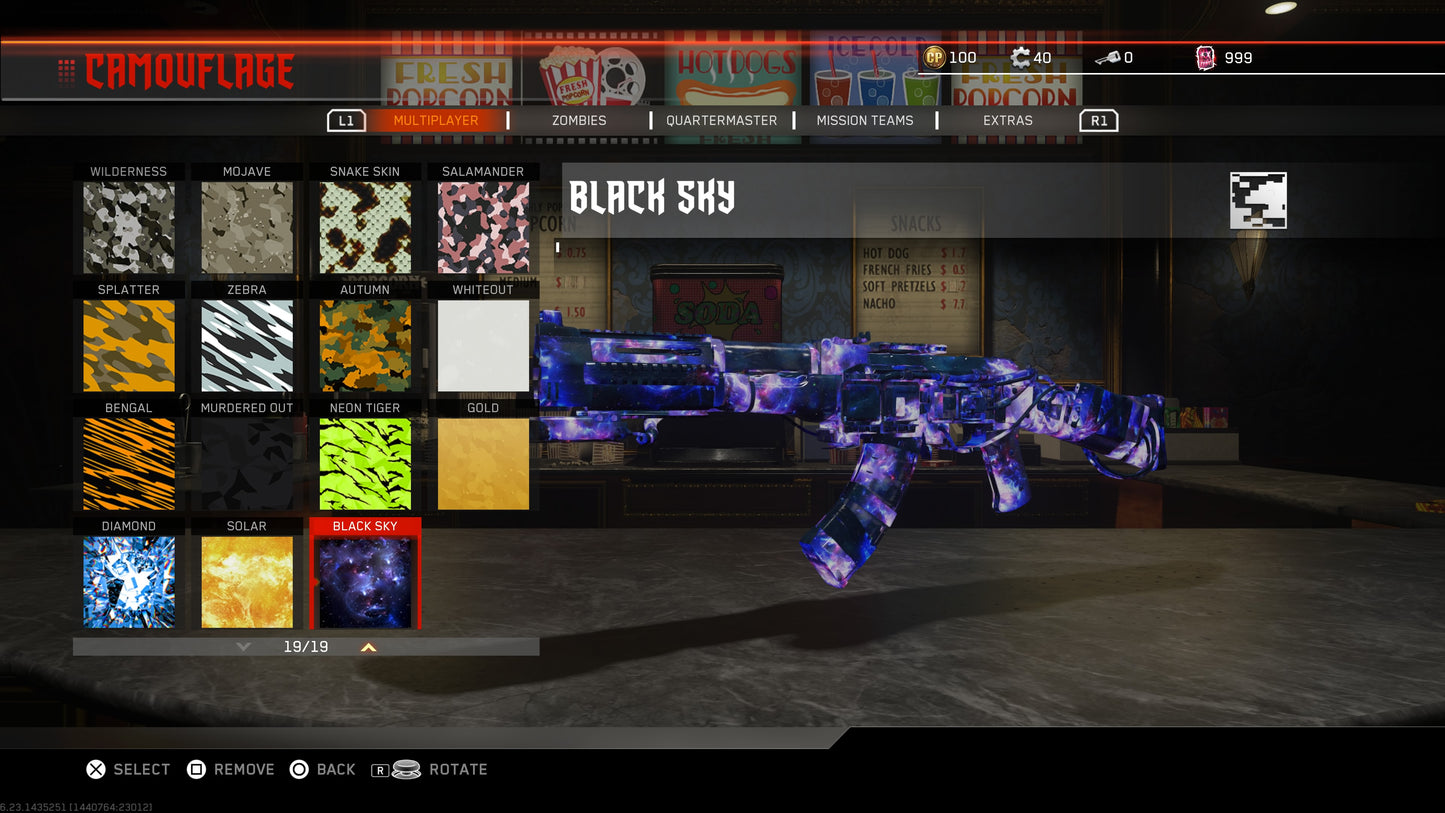Select the Splatter camouflage tile
Viewport: 1445px width, 813px height.
coord(129,345)
